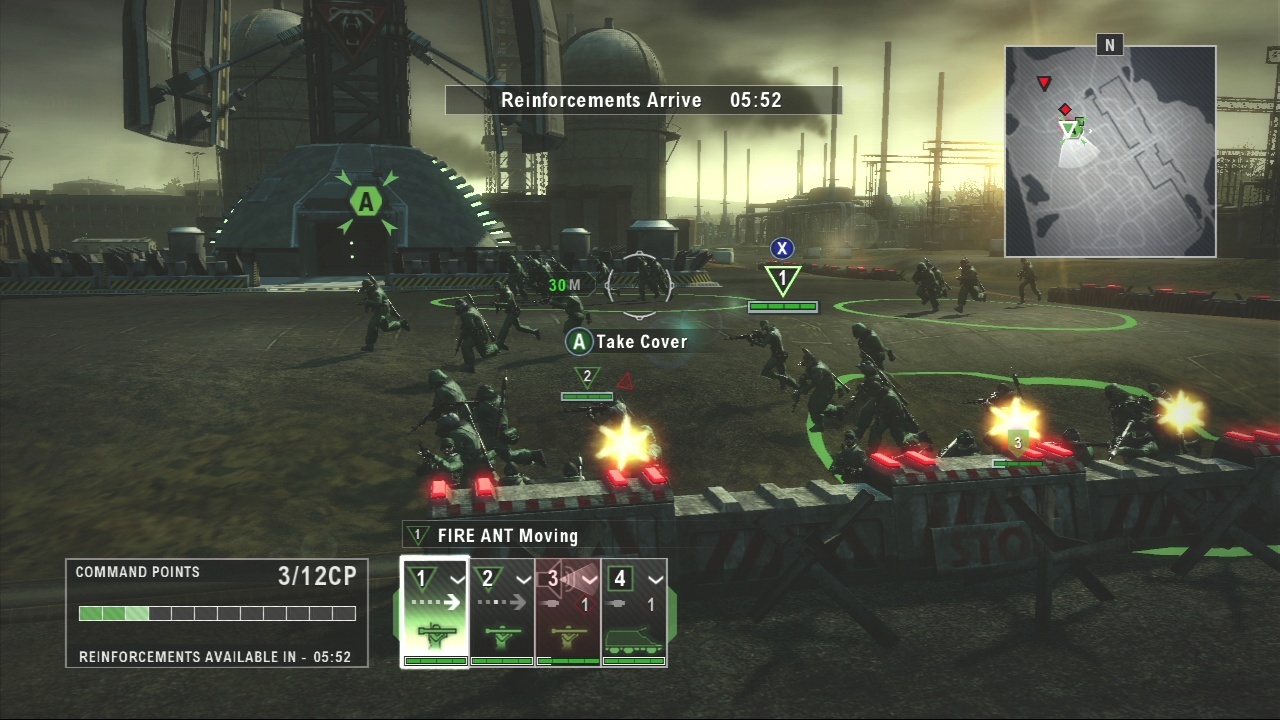The image size is (1280, 720).
Task: Click the minimap in the corner
Action: click(x=1110, y=151)
